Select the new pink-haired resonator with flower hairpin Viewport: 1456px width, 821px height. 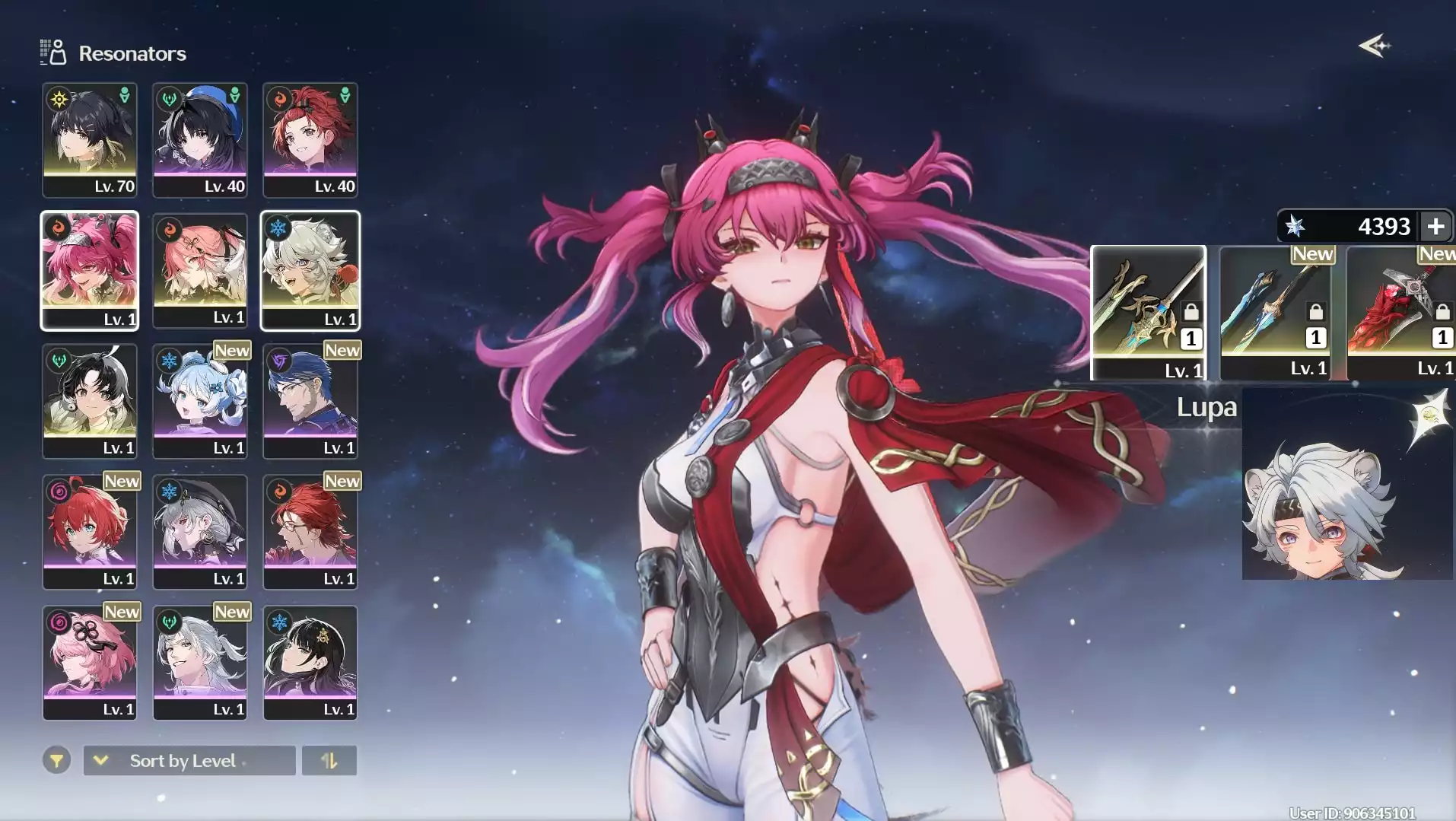(x=90, y=663)
